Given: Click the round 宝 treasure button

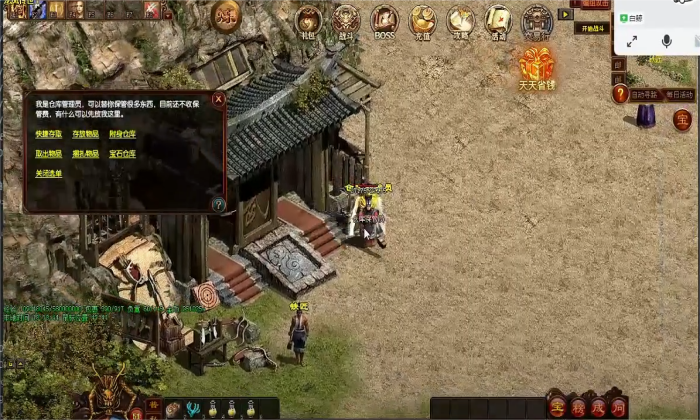Looking at the screenshot, I should 682,121.
